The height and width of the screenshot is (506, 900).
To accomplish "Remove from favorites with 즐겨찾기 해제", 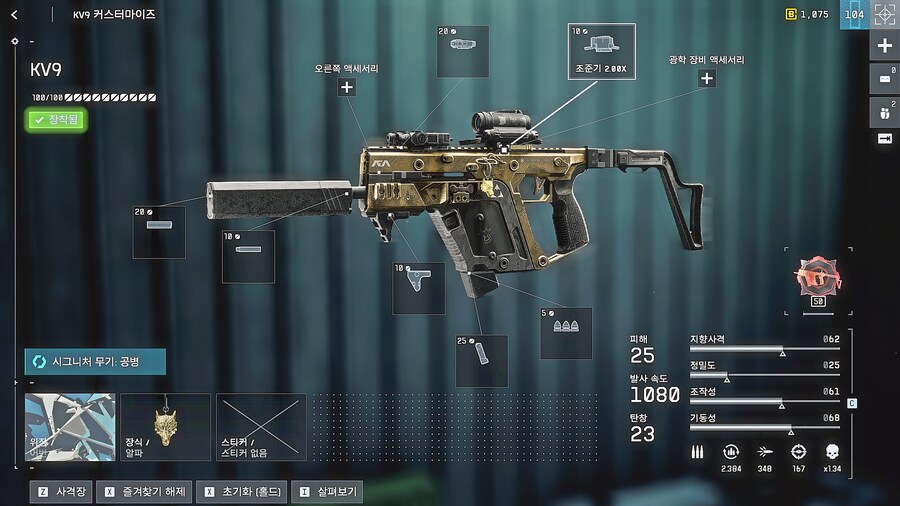I will coord(146,492).
